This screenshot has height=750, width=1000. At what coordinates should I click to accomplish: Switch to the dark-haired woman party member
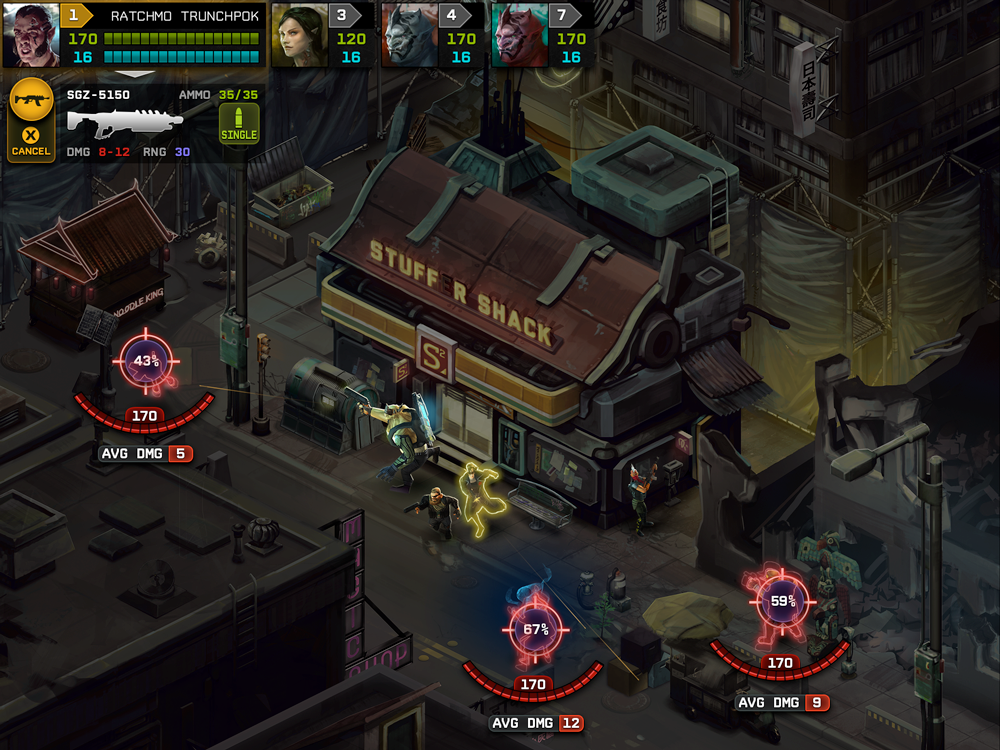point(301,35)
